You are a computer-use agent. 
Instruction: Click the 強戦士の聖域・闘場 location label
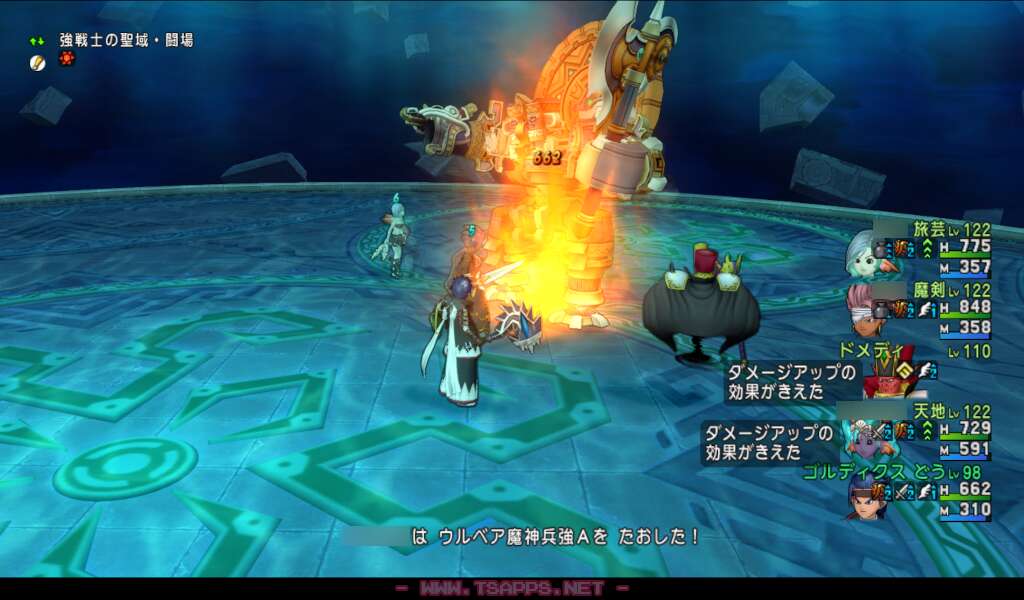(126, 40)
